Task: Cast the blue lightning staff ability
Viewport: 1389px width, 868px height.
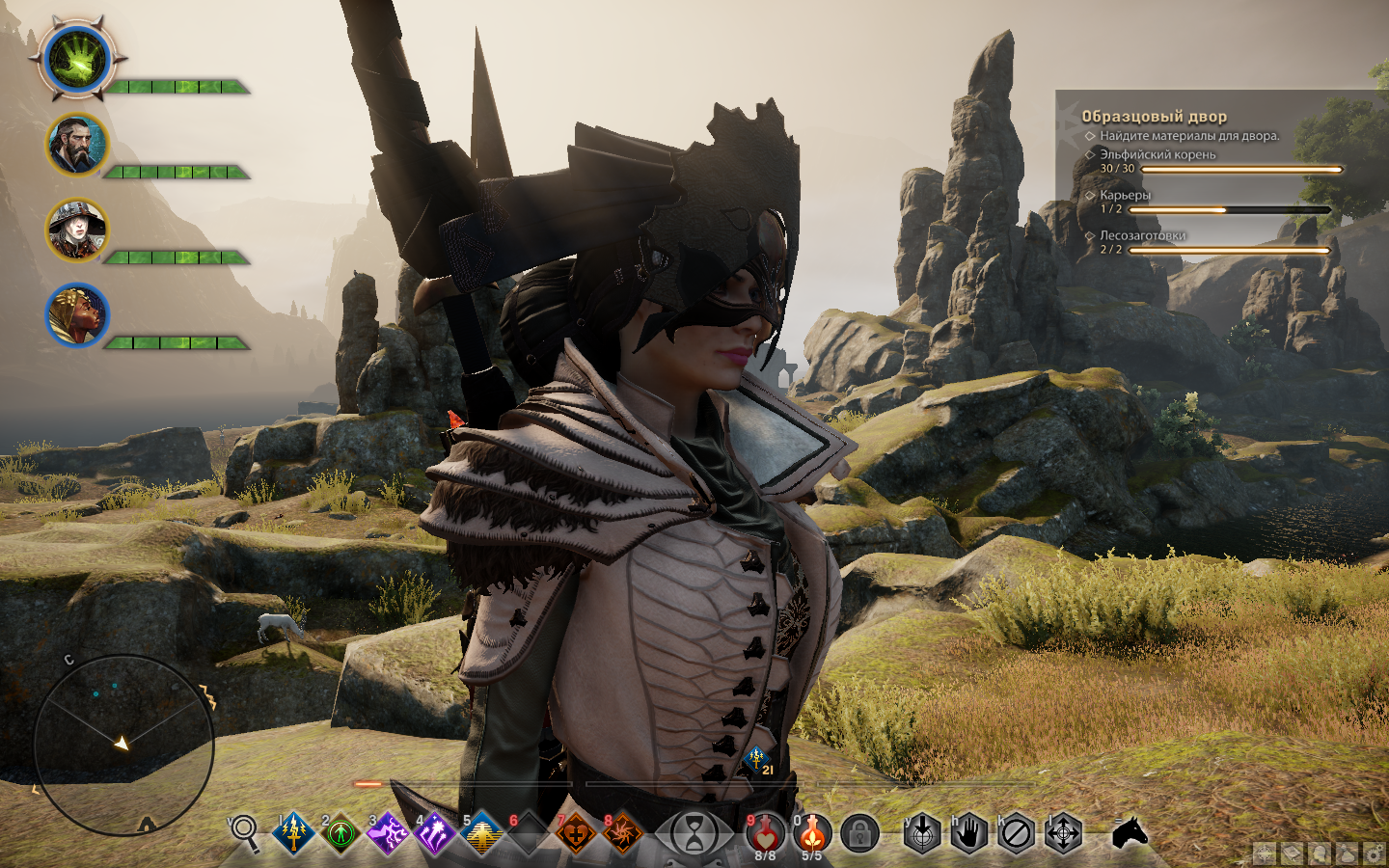Action: pyautogui.click(x=293, y=832)
